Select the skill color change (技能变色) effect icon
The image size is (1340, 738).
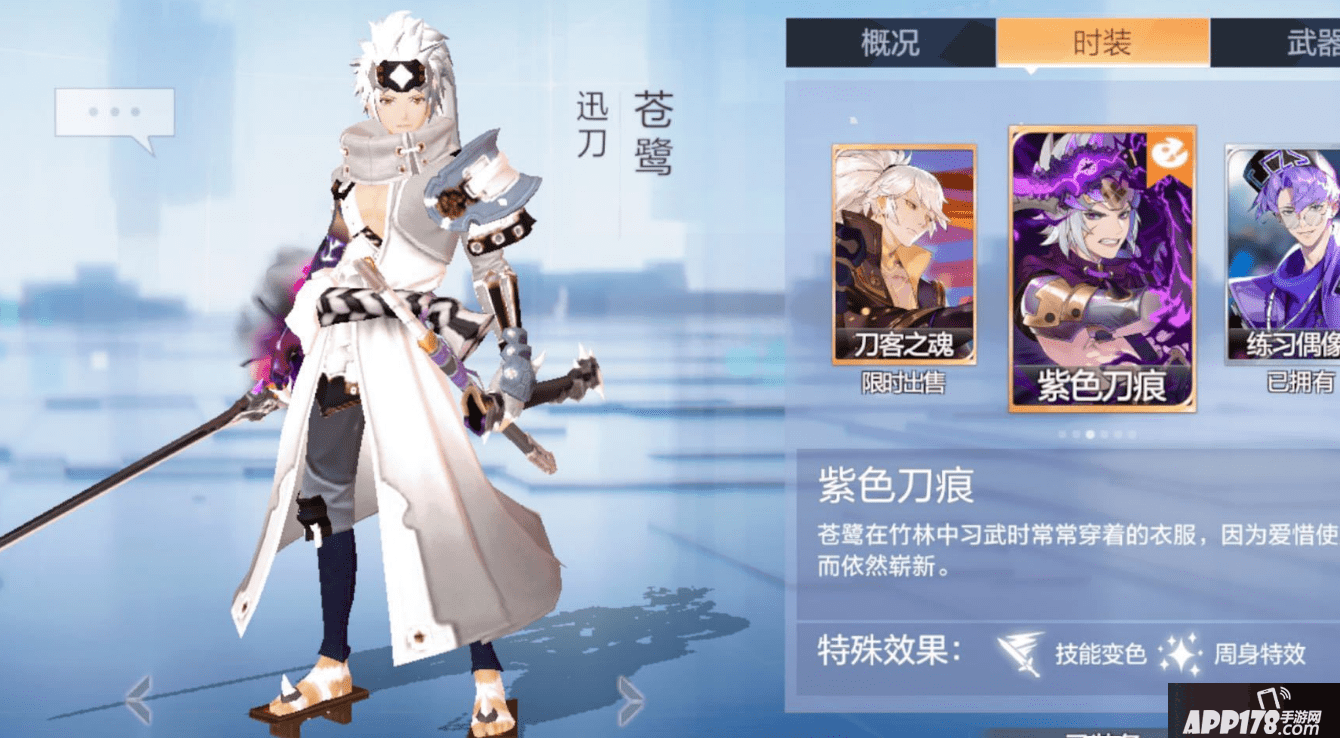point(1018,651)
